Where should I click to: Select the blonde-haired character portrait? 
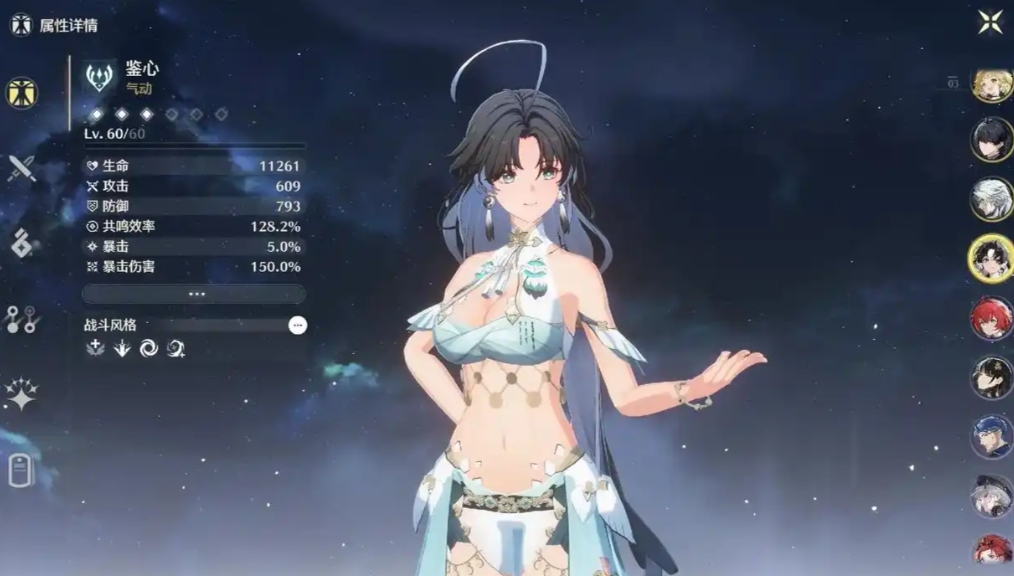991,87
